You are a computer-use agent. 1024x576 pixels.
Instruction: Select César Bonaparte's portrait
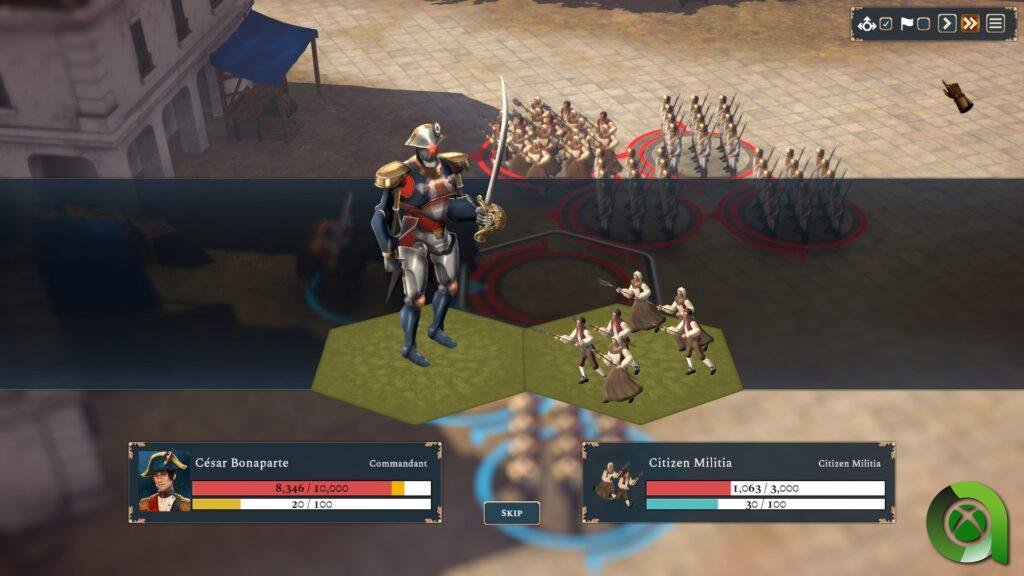[163, 482]
